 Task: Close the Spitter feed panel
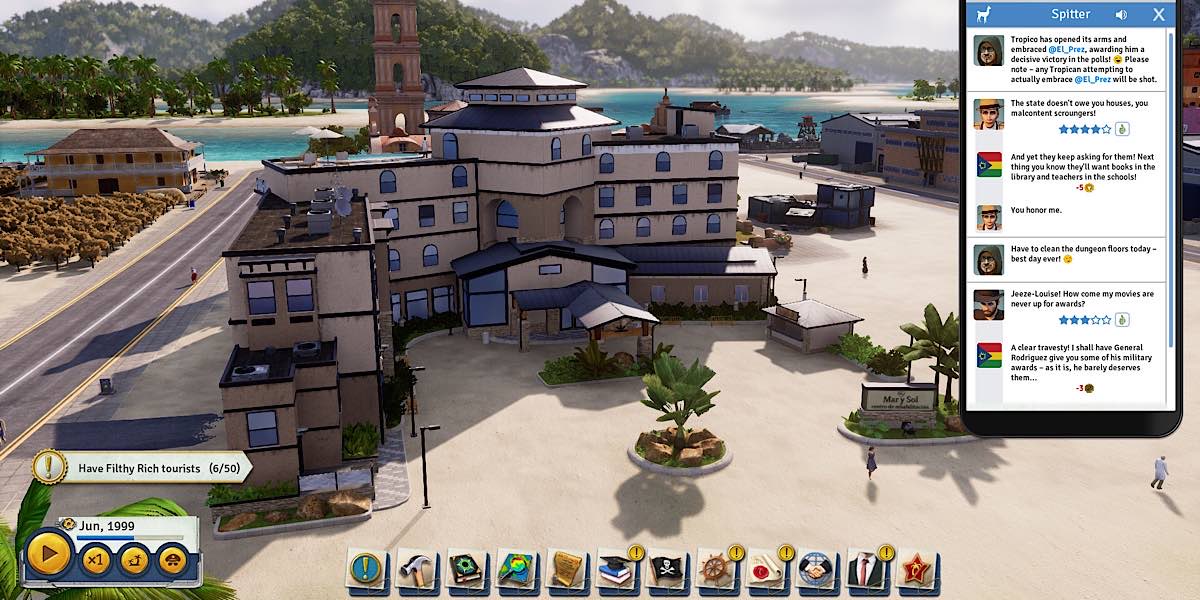(x=1158, y=15)
